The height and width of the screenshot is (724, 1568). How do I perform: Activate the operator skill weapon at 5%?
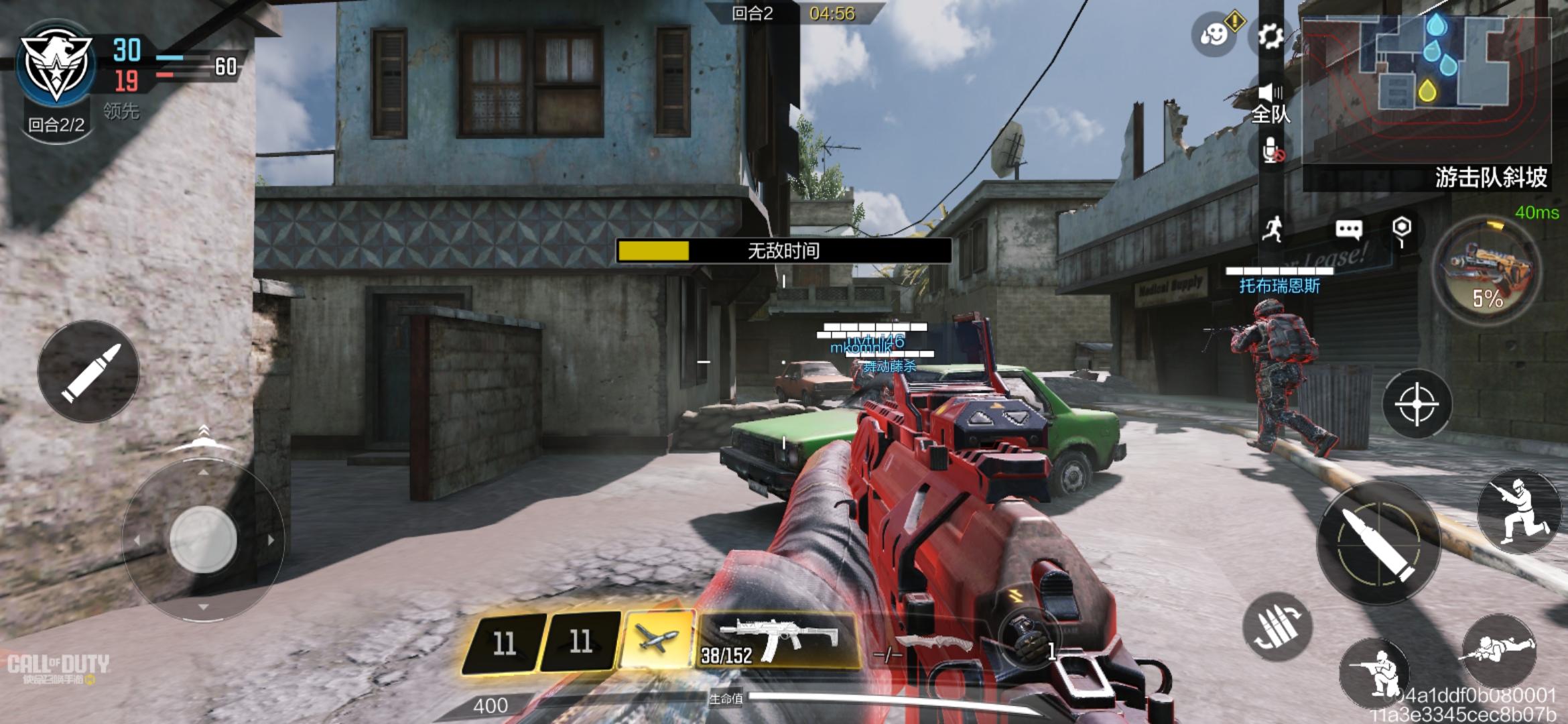coord(1488,273)
